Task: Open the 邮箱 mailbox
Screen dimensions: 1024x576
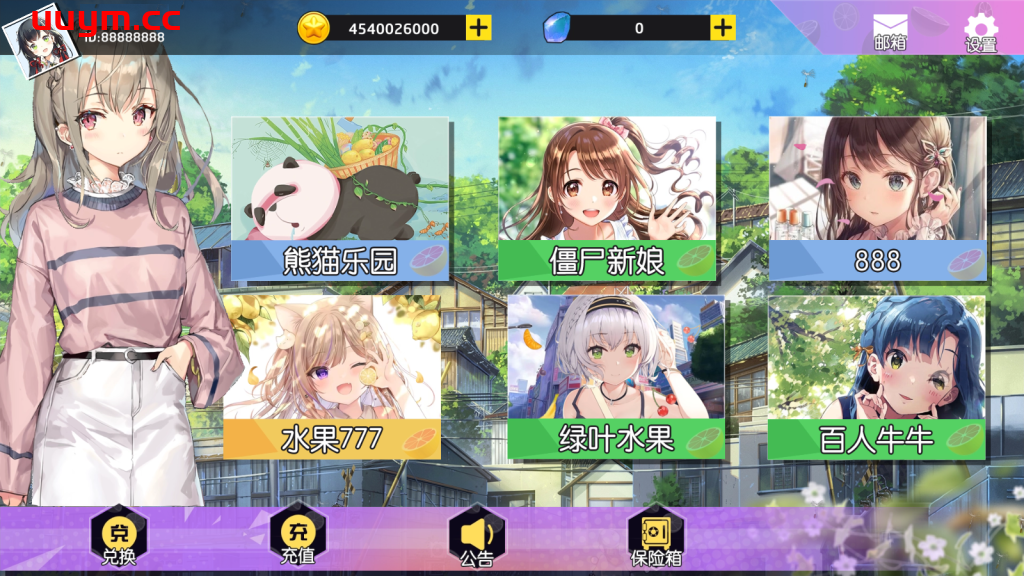Action: tap(889, 32)
